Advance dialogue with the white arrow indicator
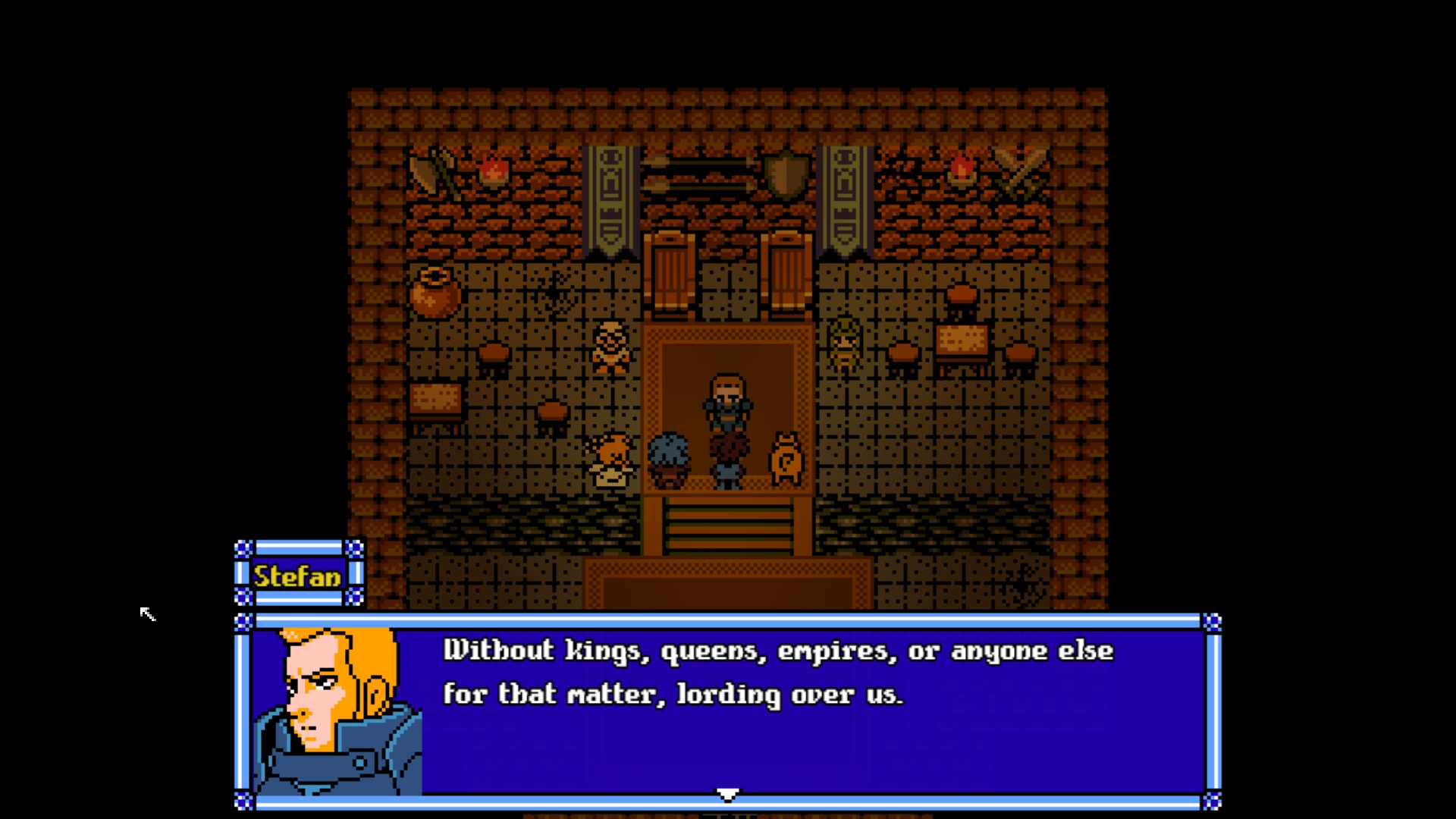This screenshot has width=1456, height=819. coord(727,794)
